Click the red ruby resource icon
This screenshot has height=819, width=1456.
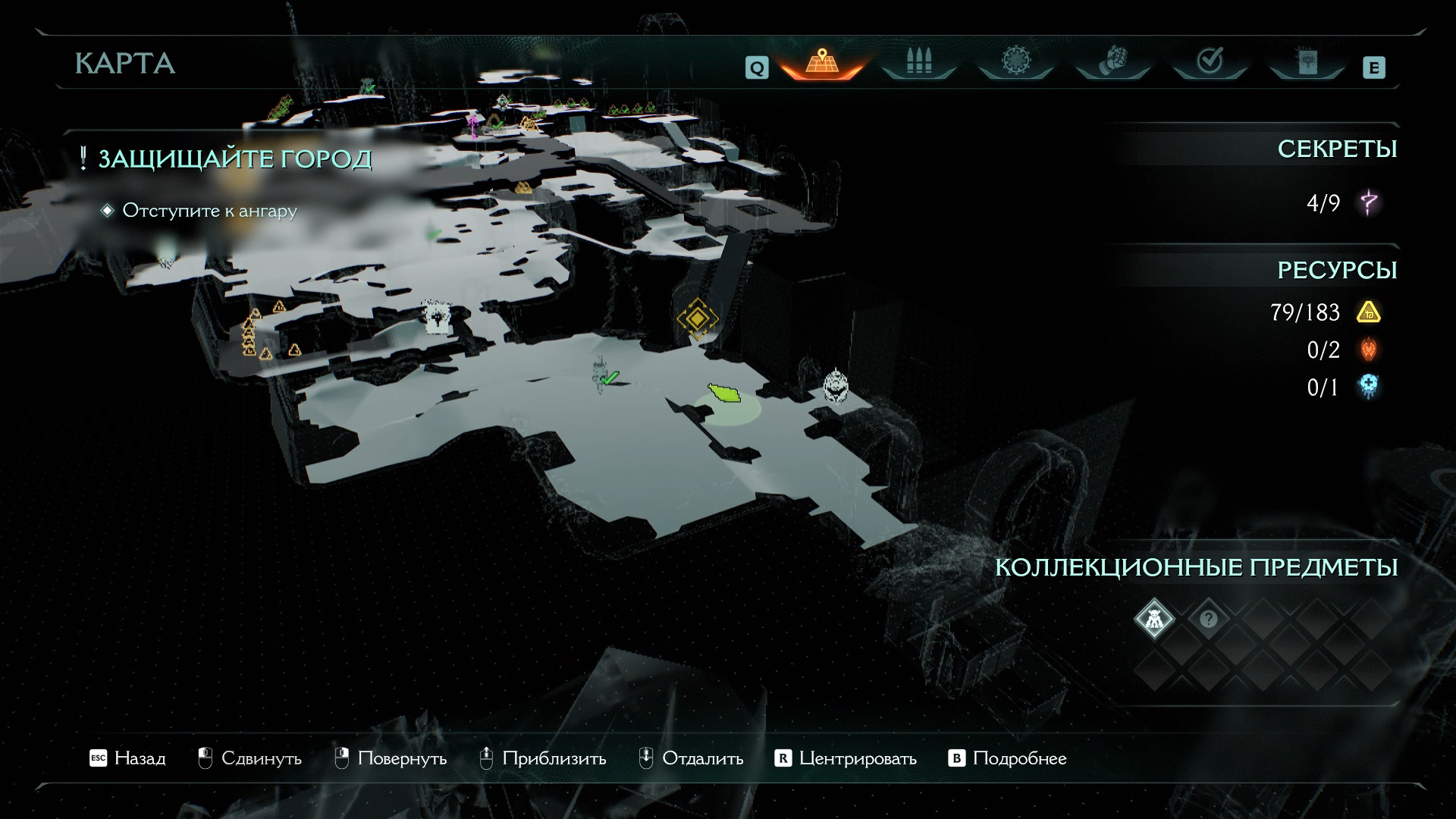1368,350
